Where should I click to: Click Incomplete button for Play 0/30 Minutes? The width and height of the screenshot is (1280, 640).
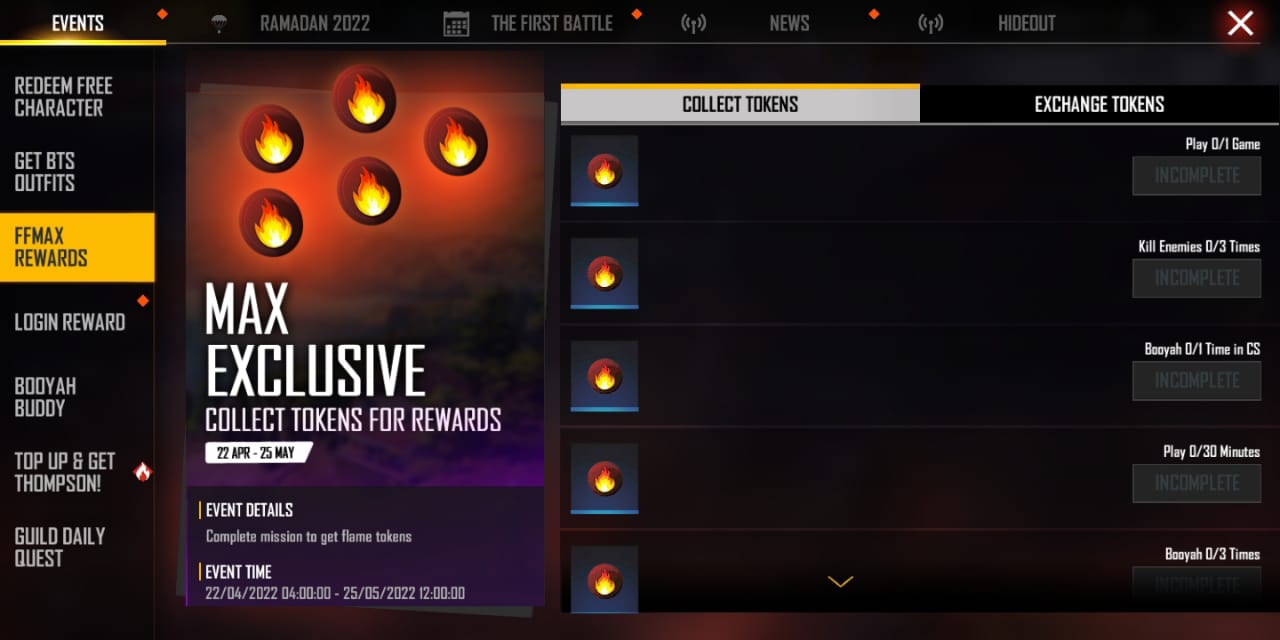point(1197,483)
